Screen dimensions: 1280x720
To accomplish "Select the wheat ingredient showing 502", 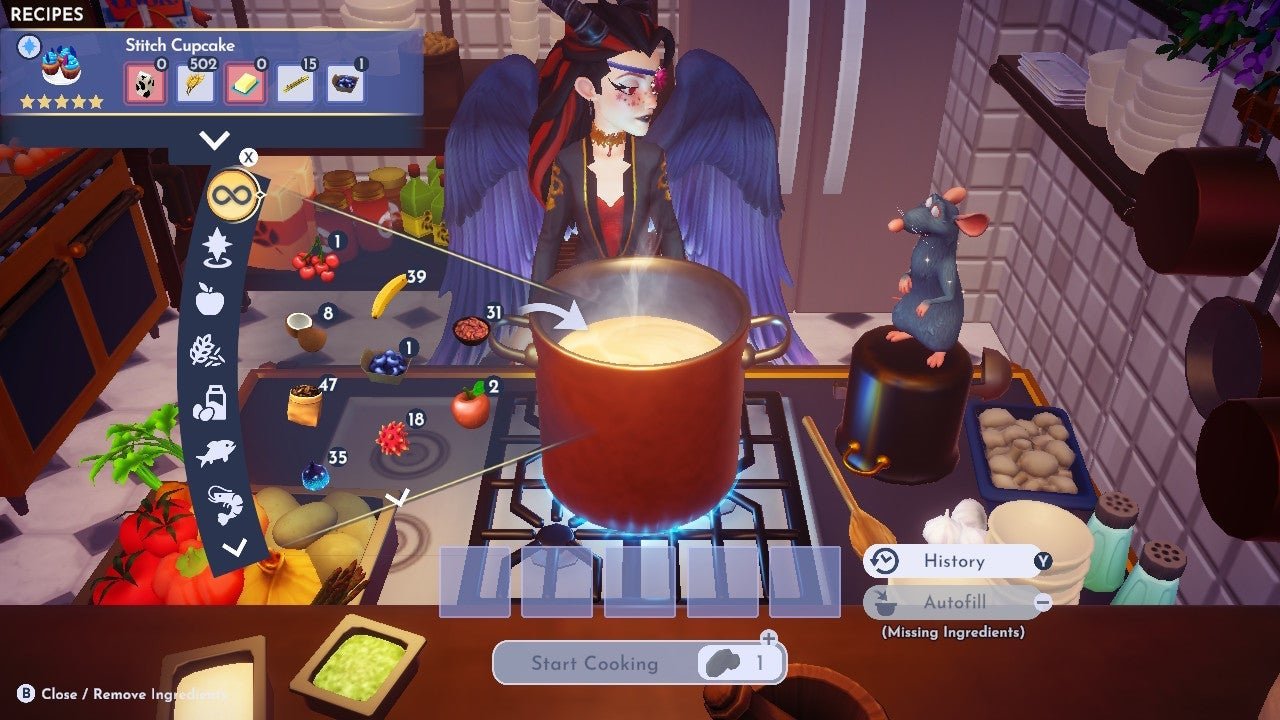I will (x=195, y=84).
